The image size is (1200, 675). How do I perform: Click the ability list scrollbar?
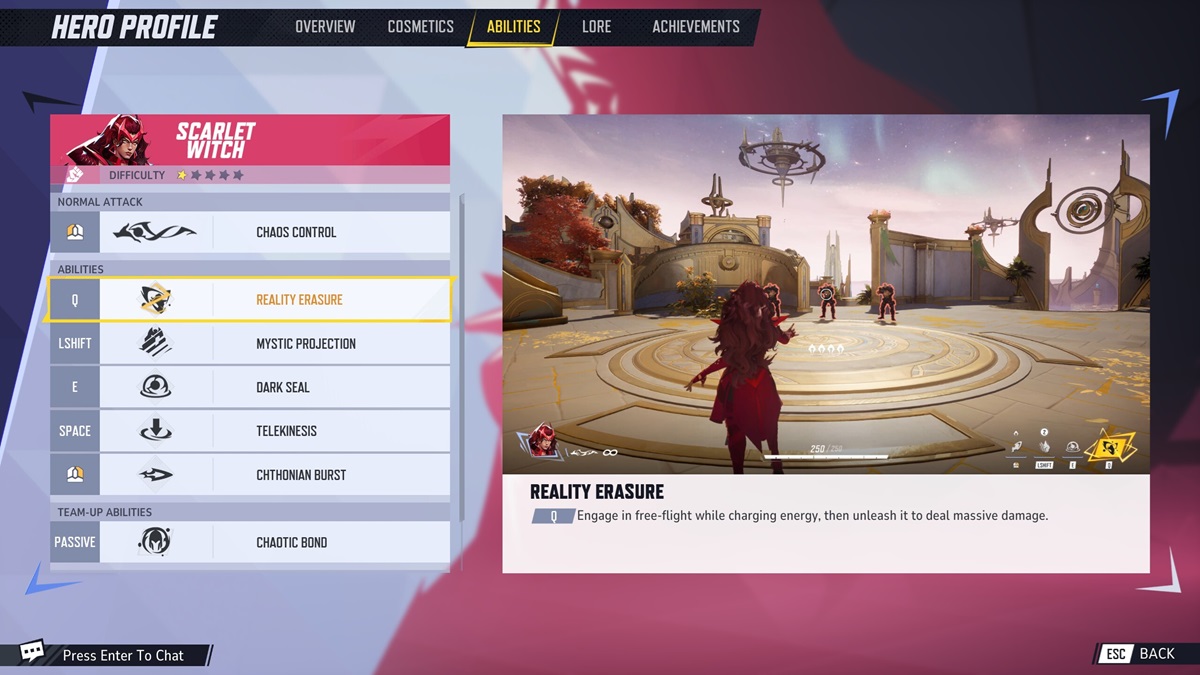(x=461, y=355)
